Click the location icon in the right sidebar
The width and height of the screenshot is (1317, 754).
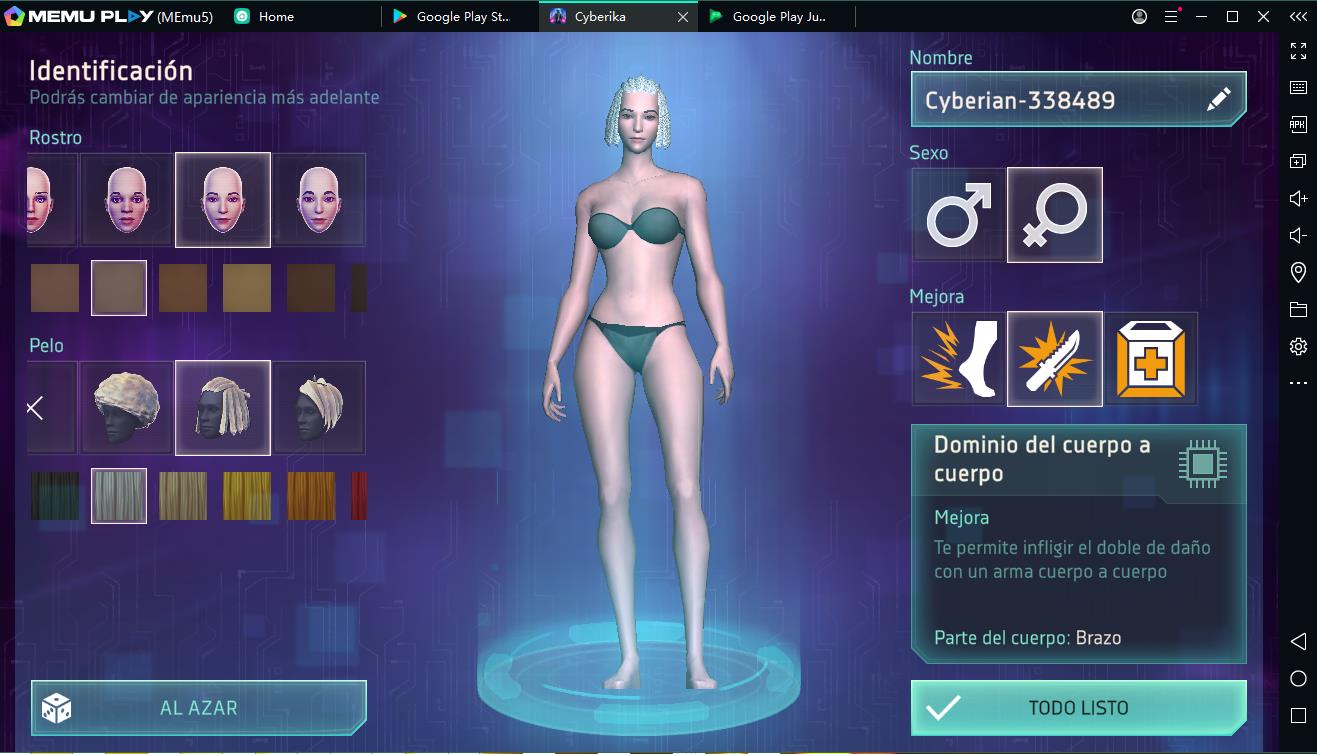[1298, 271]
